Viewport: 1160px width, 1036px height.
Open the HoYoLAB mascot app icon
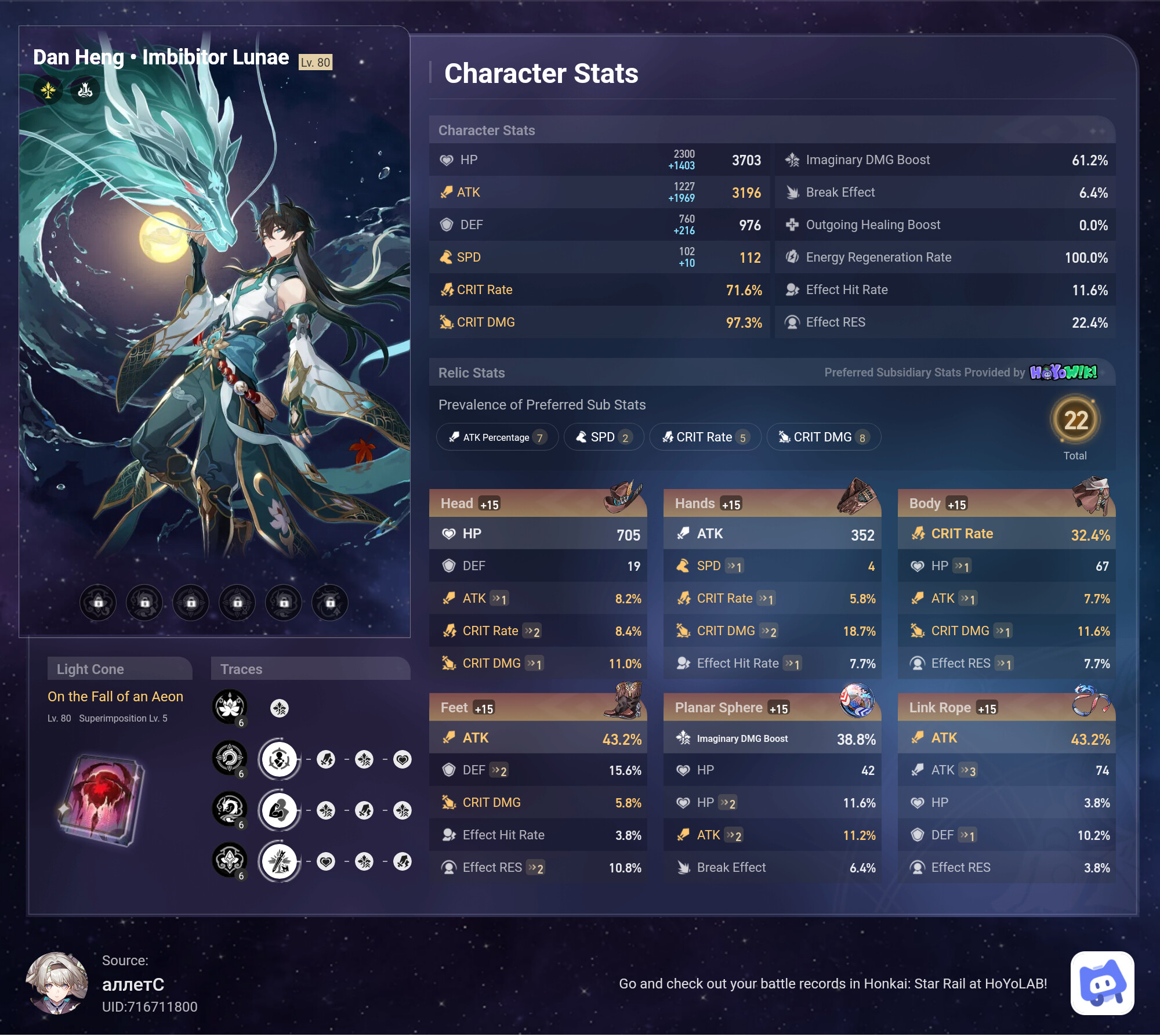[1102, 983]
